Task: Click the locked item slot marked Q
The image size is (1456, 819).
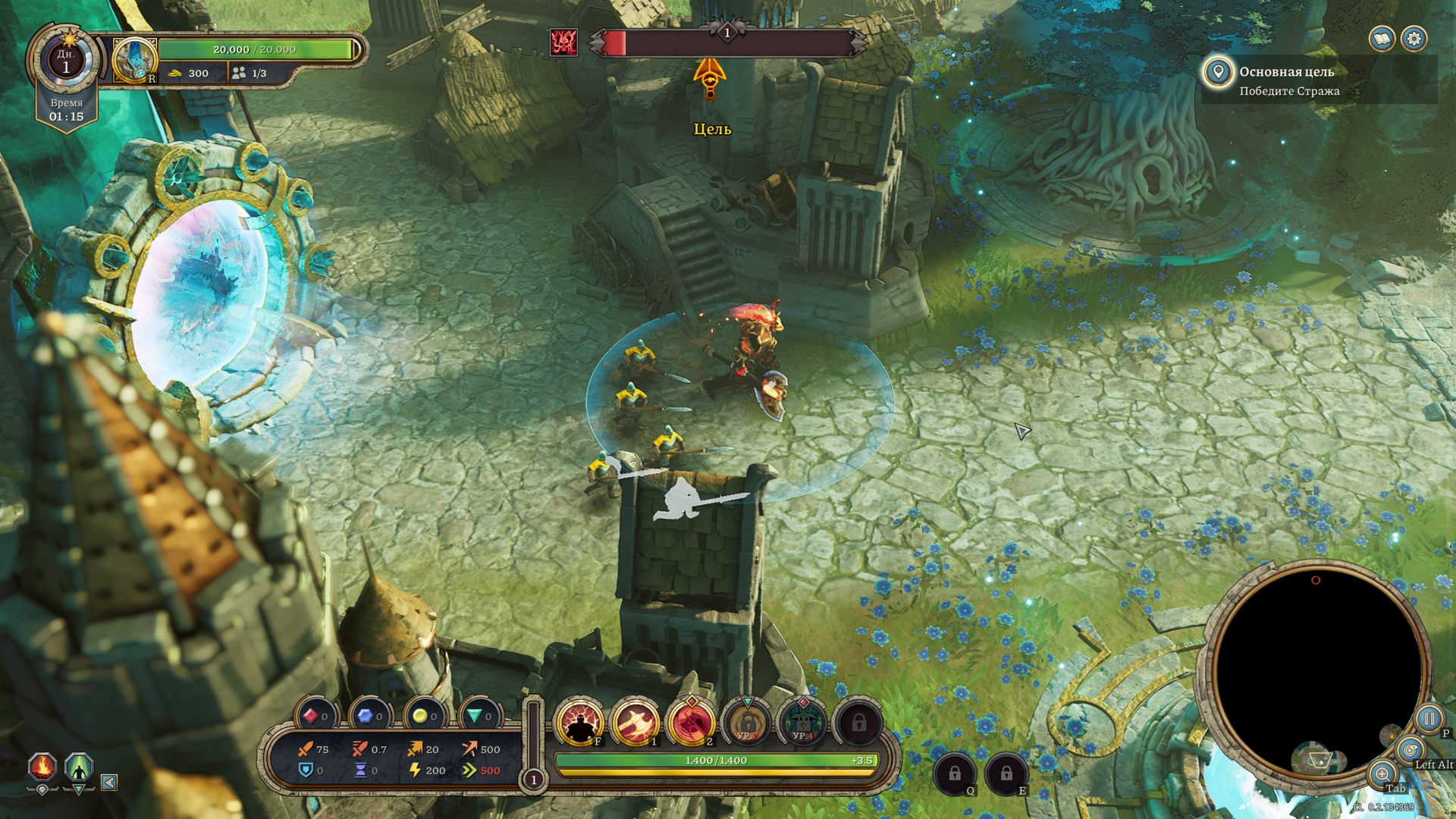Action: (x=954, y=773)
